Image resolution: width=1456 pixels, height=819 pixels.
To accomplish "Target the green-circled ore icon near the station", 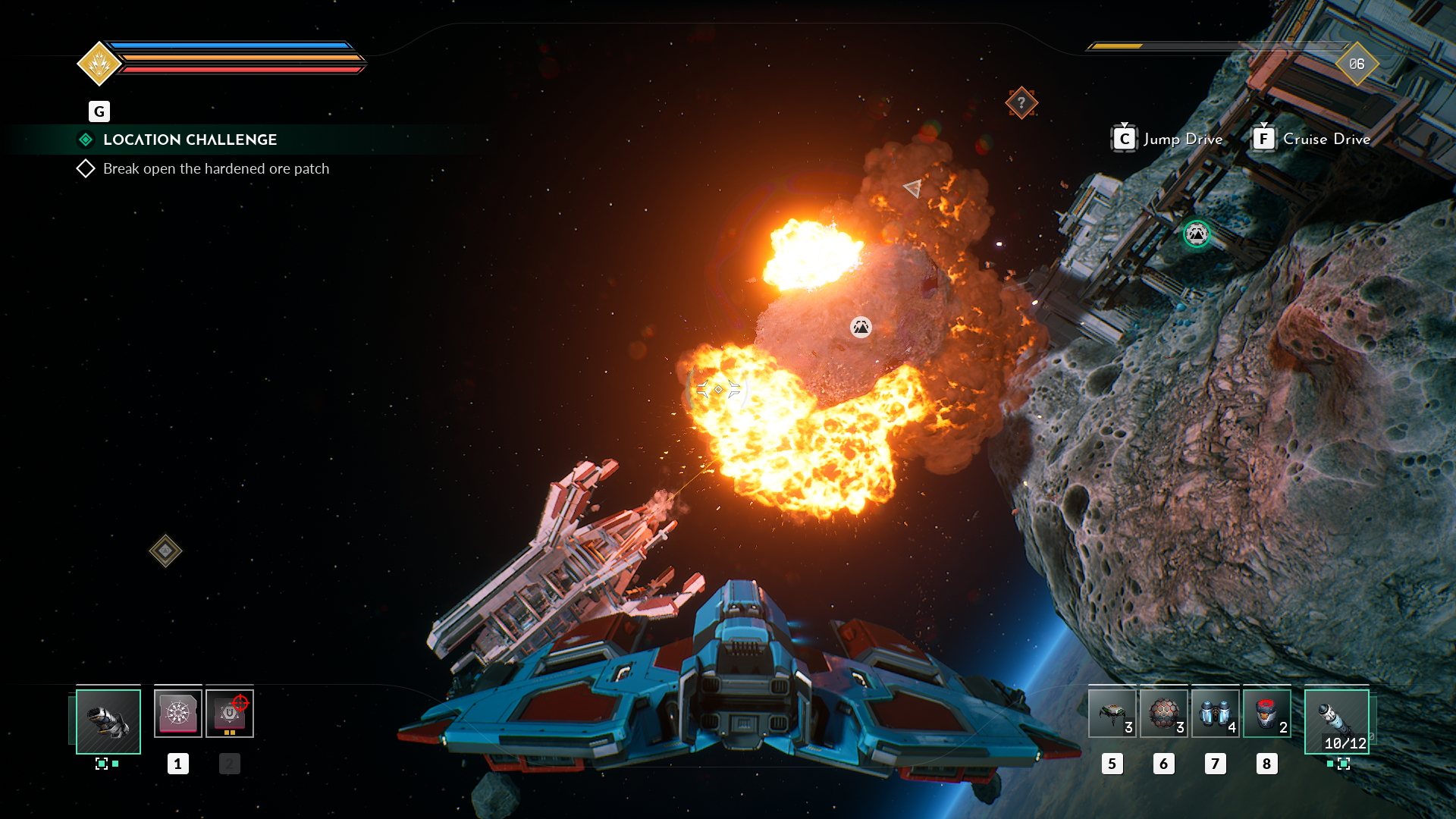I will (1197, 234).
